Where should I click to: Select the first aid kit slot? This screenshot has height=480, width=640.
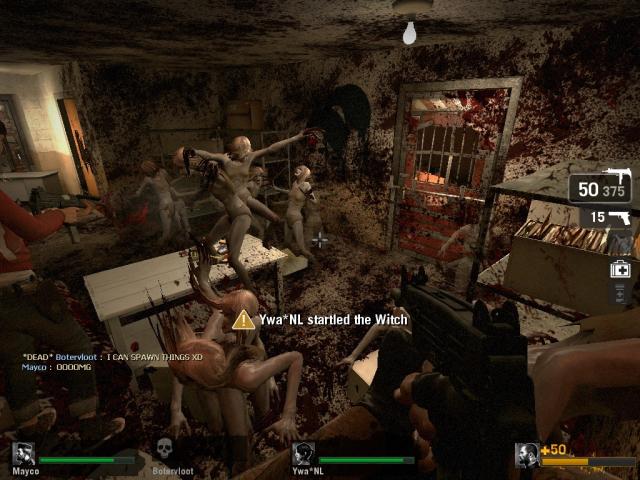coord(620,268)
